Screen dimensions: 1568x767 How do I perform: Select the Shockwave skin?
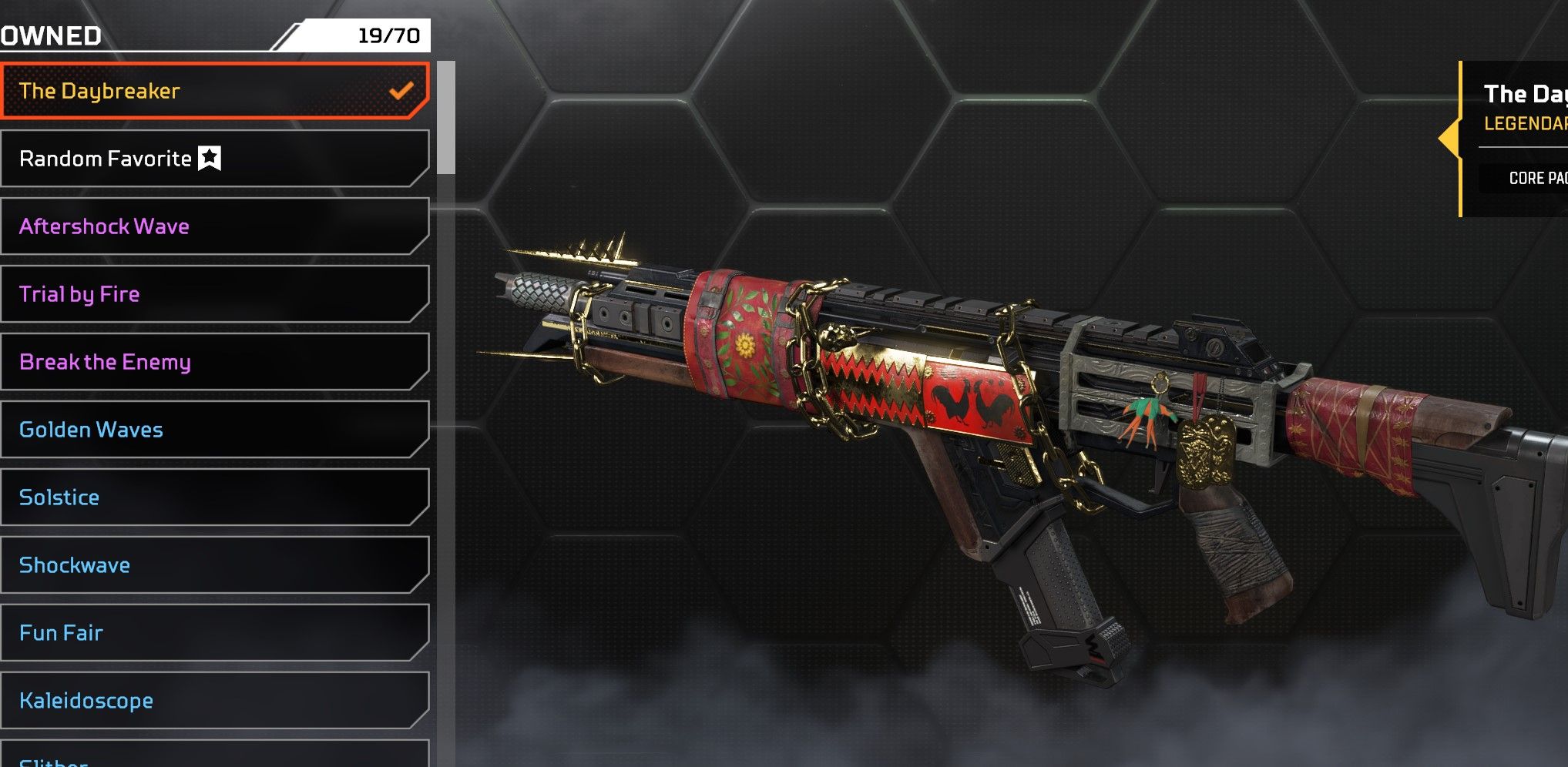click(214, 565)
